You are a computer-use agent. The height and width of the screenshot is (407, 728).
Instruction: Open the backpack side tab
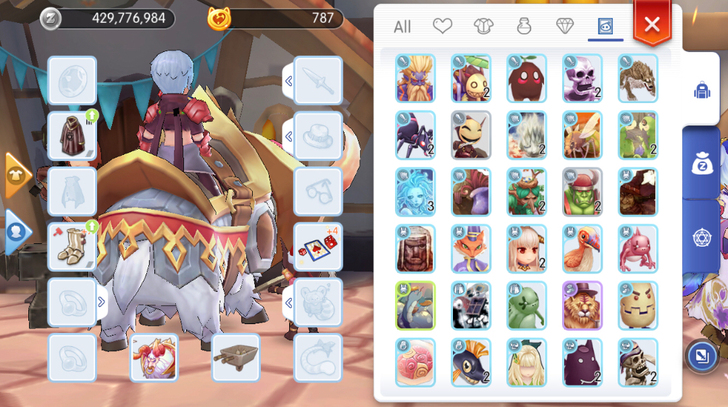click(703, 91)
